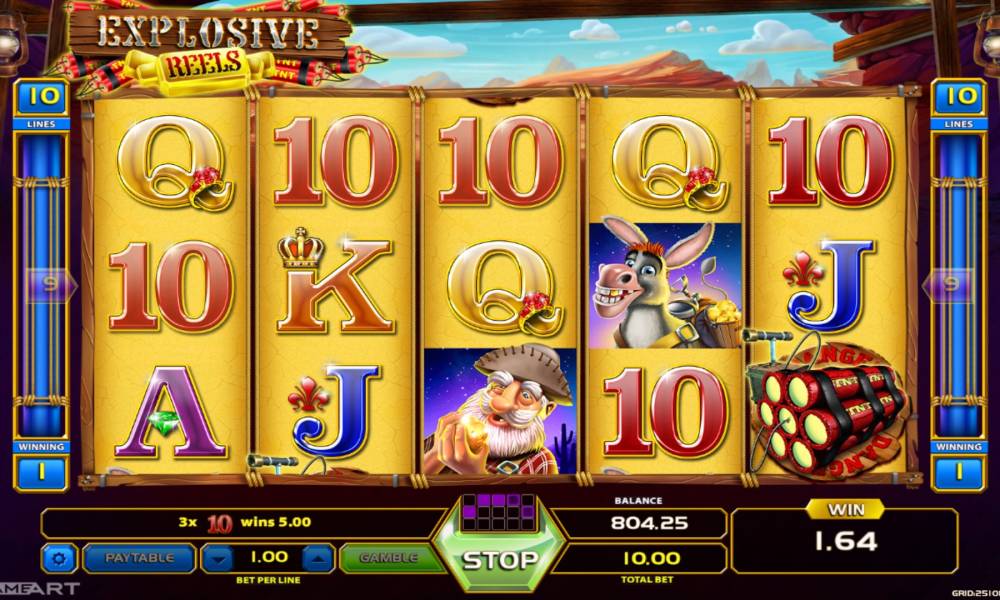Click the green STOP button
Viewport: 1000px width, 600px height.
pos(498,558)
